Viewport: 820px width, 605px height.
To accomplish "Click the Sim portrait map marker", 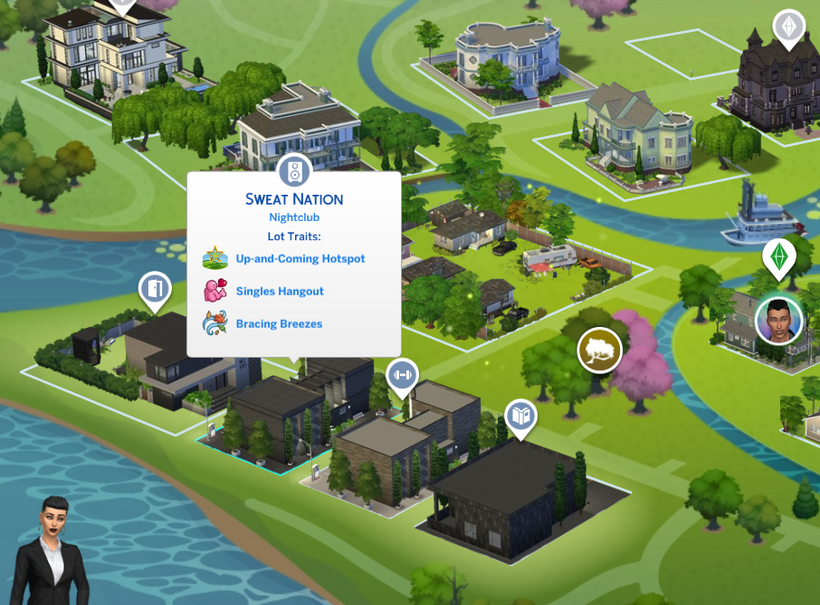I will point(779,321).
